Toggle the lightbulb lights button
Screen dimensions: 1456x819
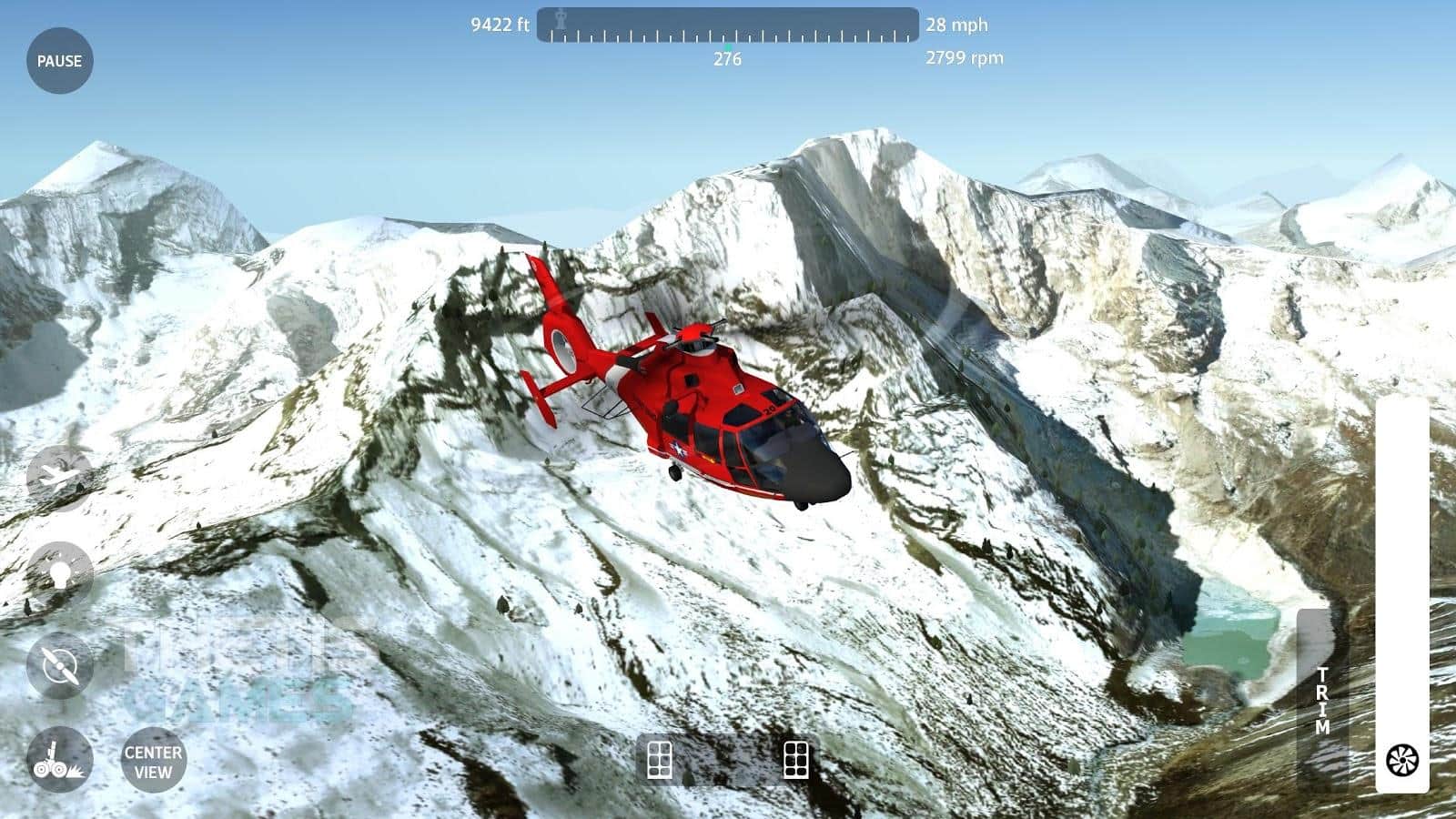point(59,573)
